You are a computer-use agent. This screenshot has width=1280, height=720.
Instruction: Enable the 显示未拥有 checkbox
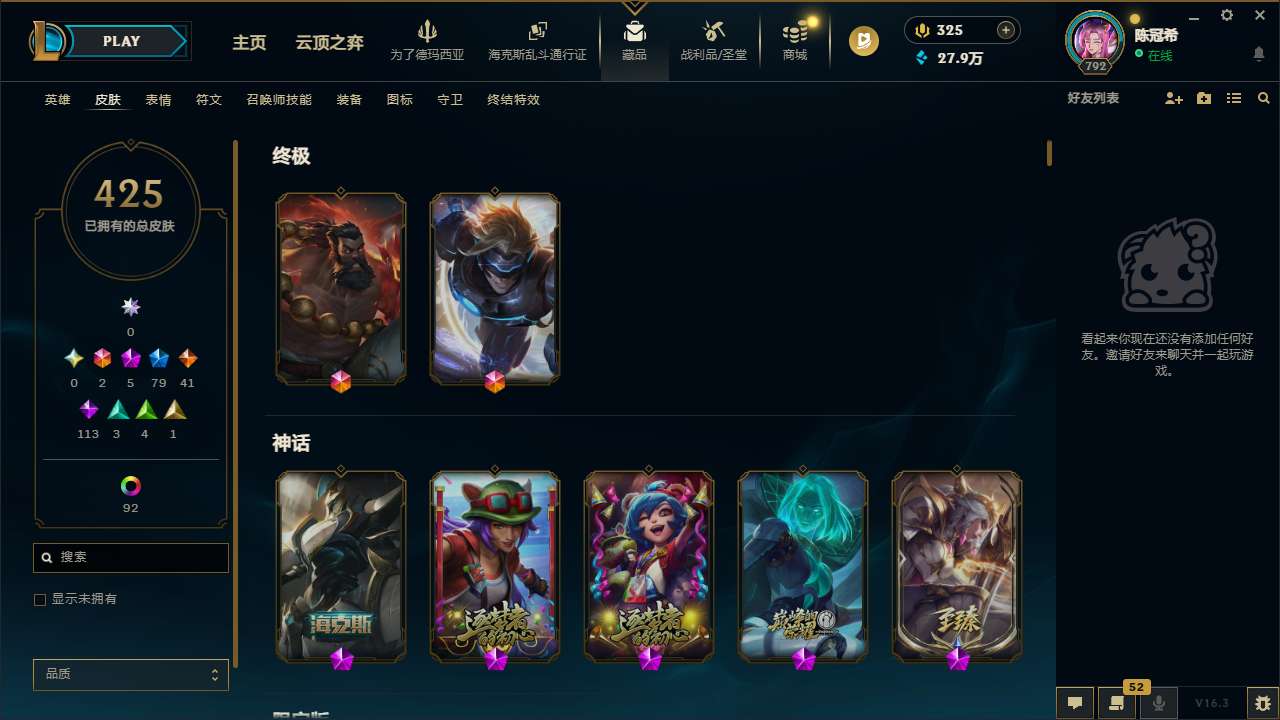pos(40,599)
